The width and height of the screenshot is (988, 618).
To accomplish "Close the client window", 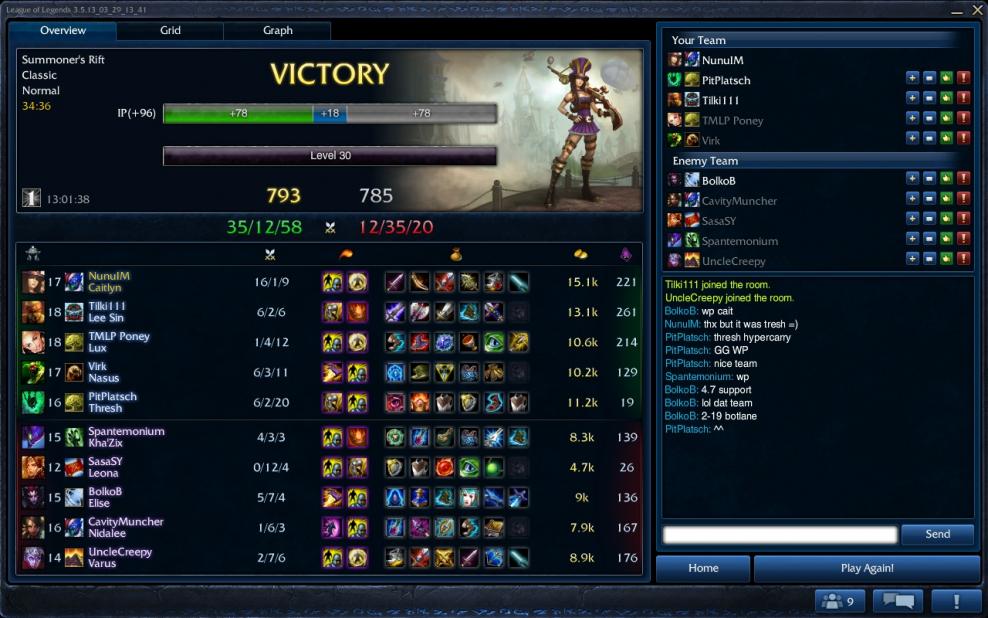I will click(x=977, y=9).
